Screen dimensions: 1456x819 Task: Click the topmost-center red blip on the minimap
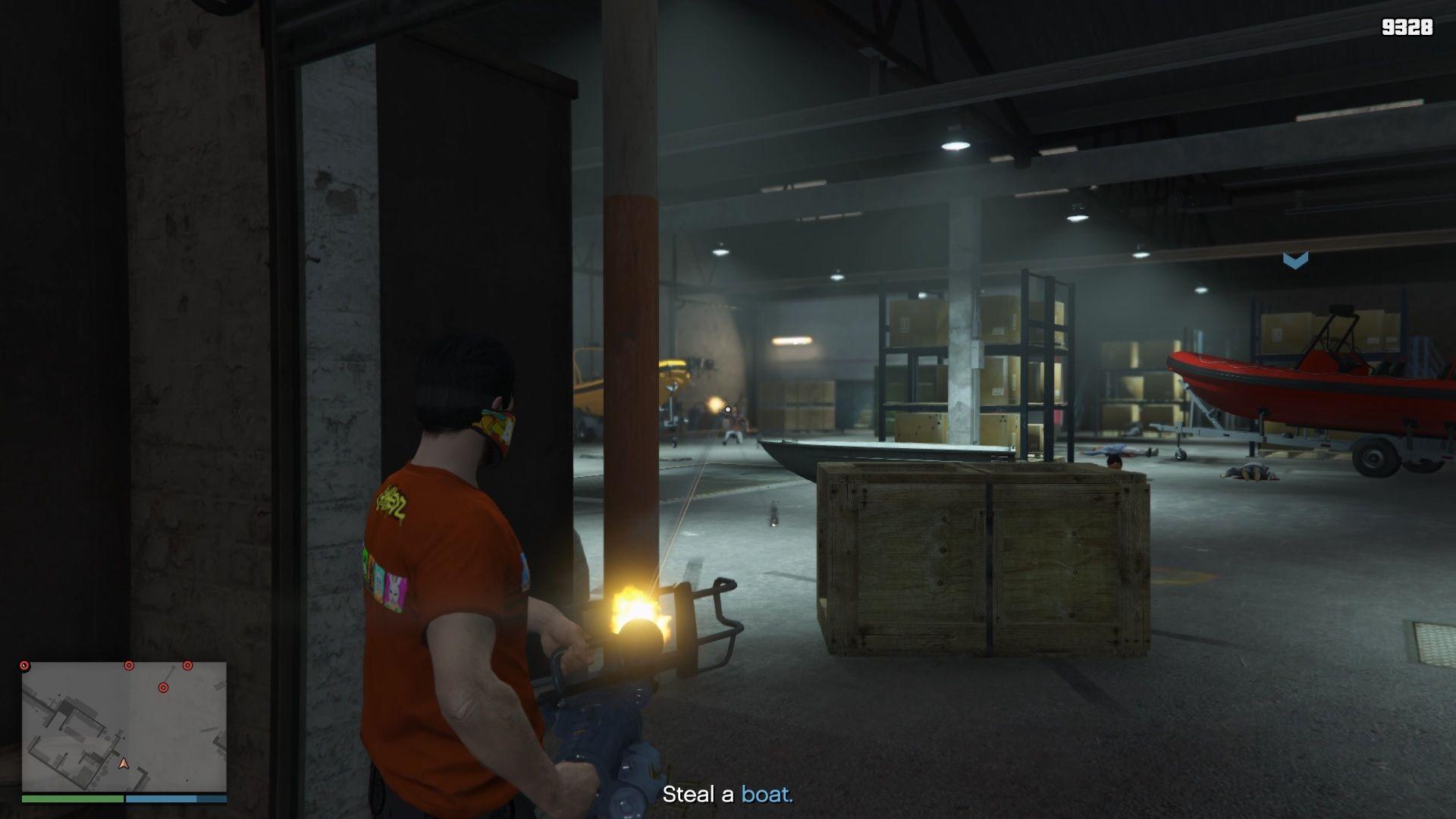[129, 666]
